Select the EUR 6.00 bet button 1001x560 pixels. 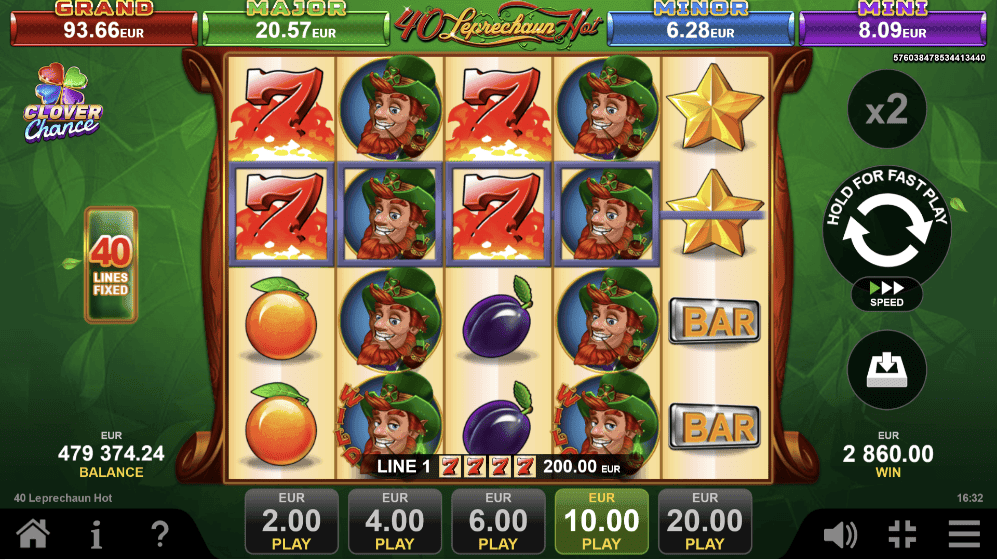(x=498, y=521)
